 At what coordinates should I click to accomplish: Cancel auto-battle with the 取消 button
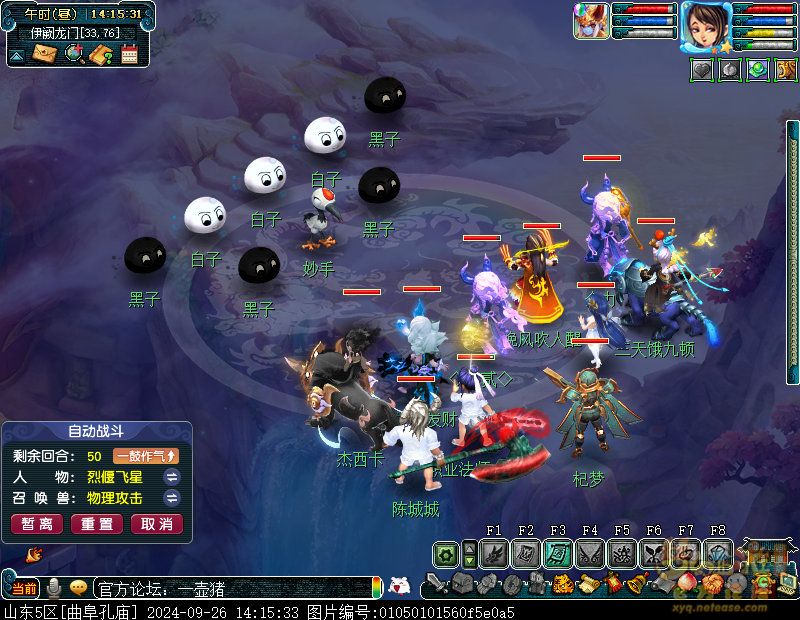point(155,524)
